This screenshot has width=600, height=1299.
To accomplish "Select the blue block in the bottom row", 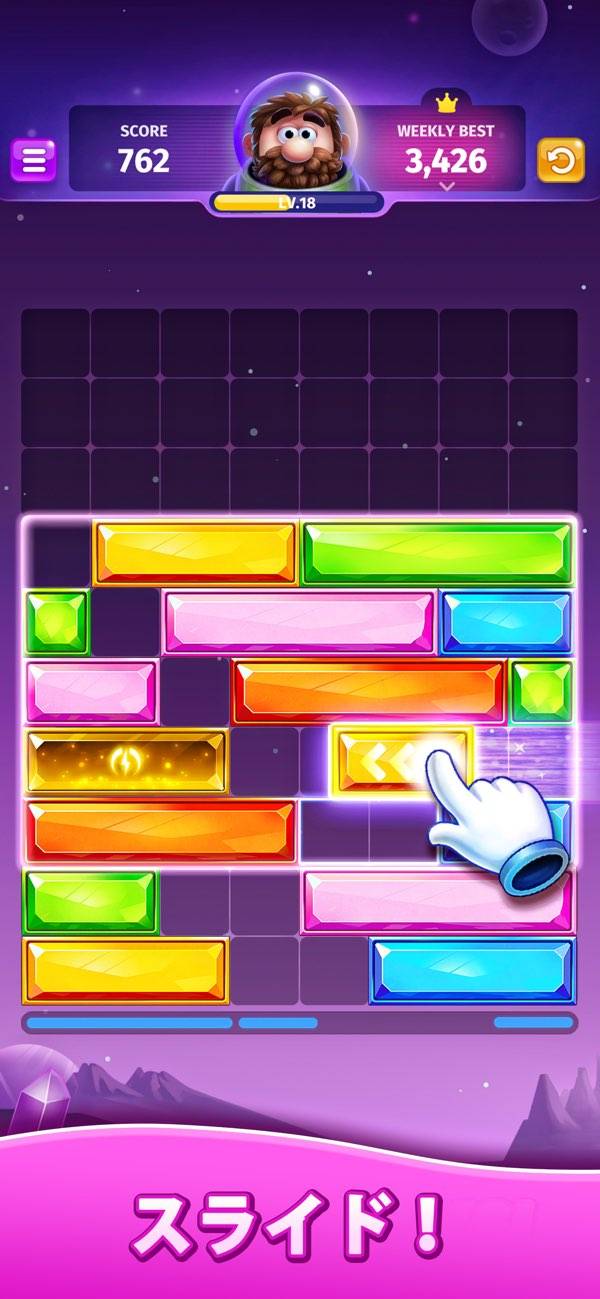I will (x=472, y=970).
